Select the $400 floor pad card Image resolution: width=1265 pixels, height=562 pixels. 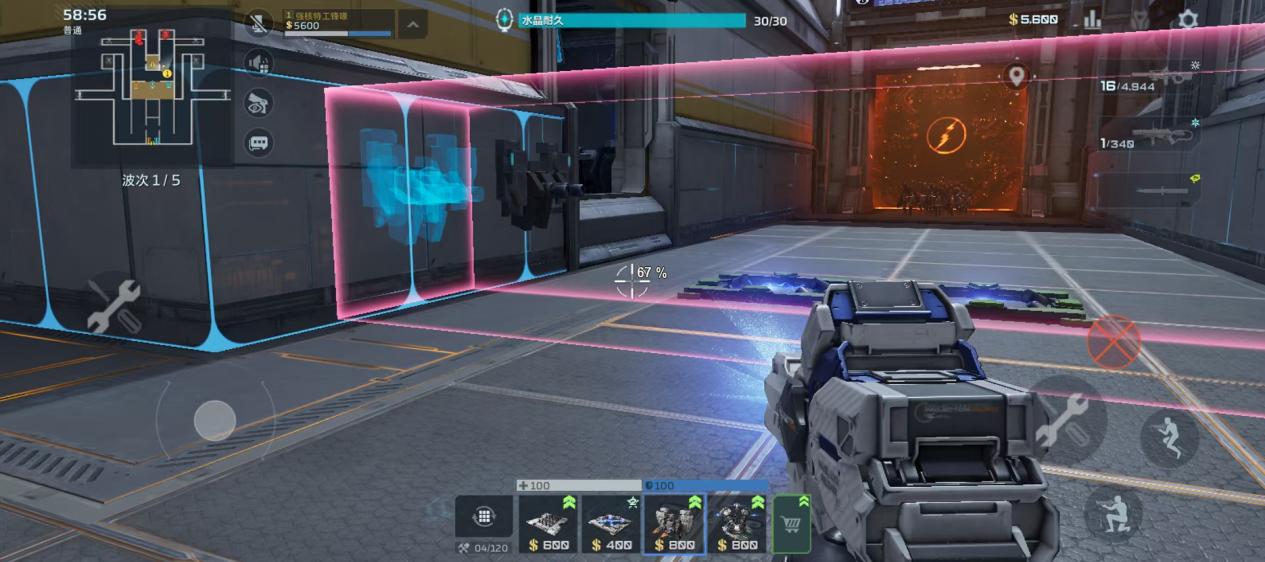pos(611,524)
